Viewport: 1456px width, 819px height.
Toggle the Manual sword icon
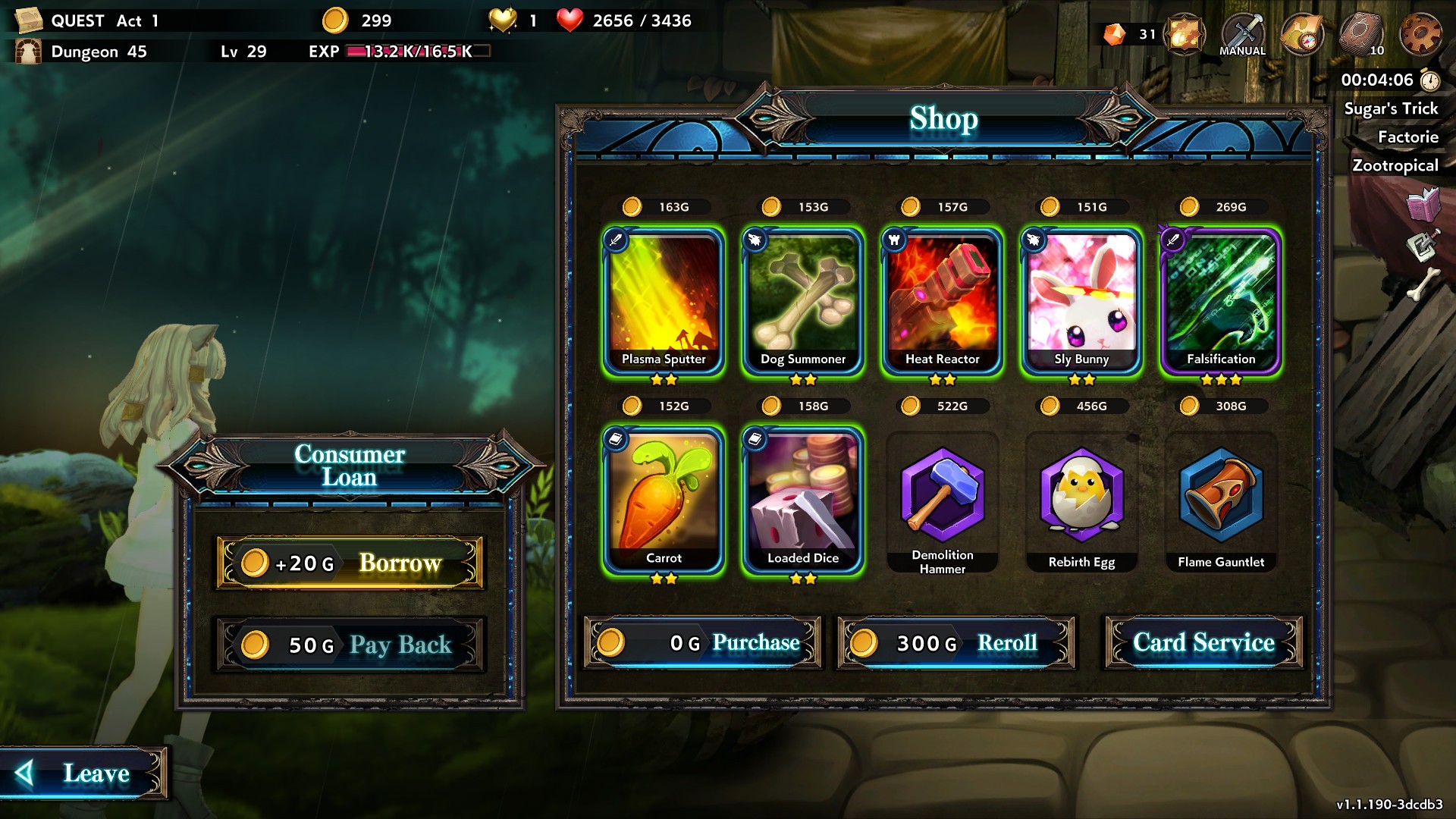point(1242,34)
